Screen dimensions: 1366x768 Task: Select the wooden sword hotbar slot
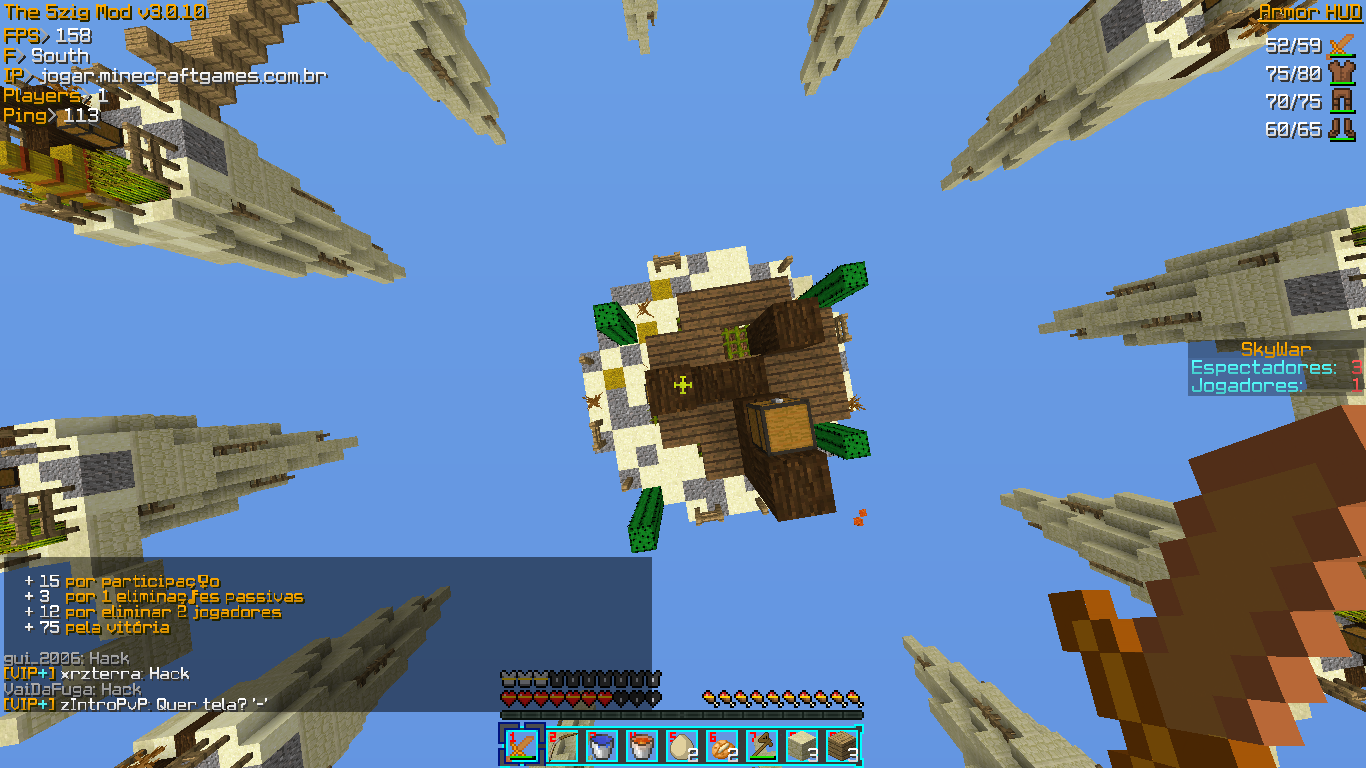pos(521,746)
